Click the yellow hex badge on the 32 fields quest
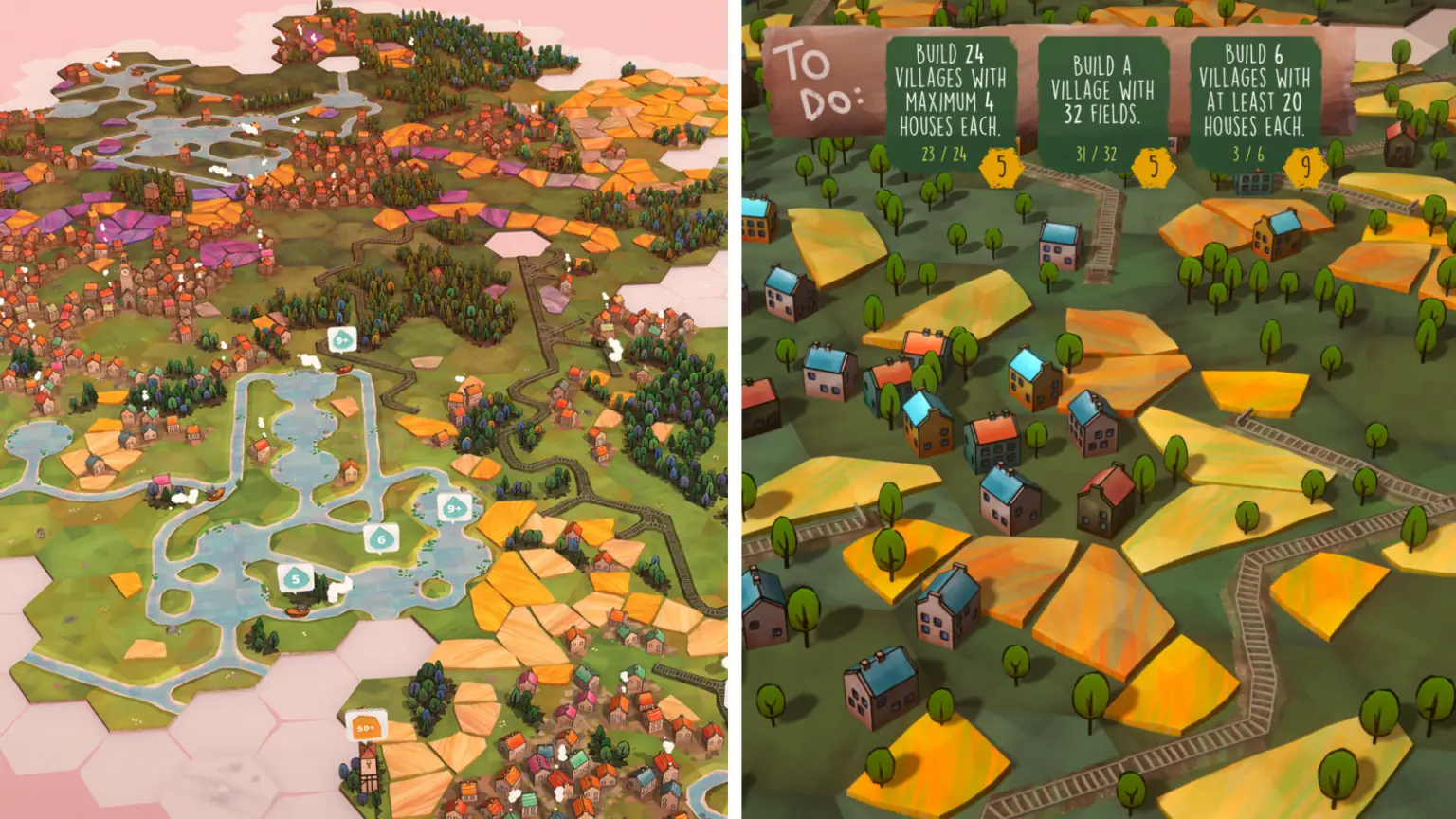Screen dimensions: 1456x819 point(1153,169)
